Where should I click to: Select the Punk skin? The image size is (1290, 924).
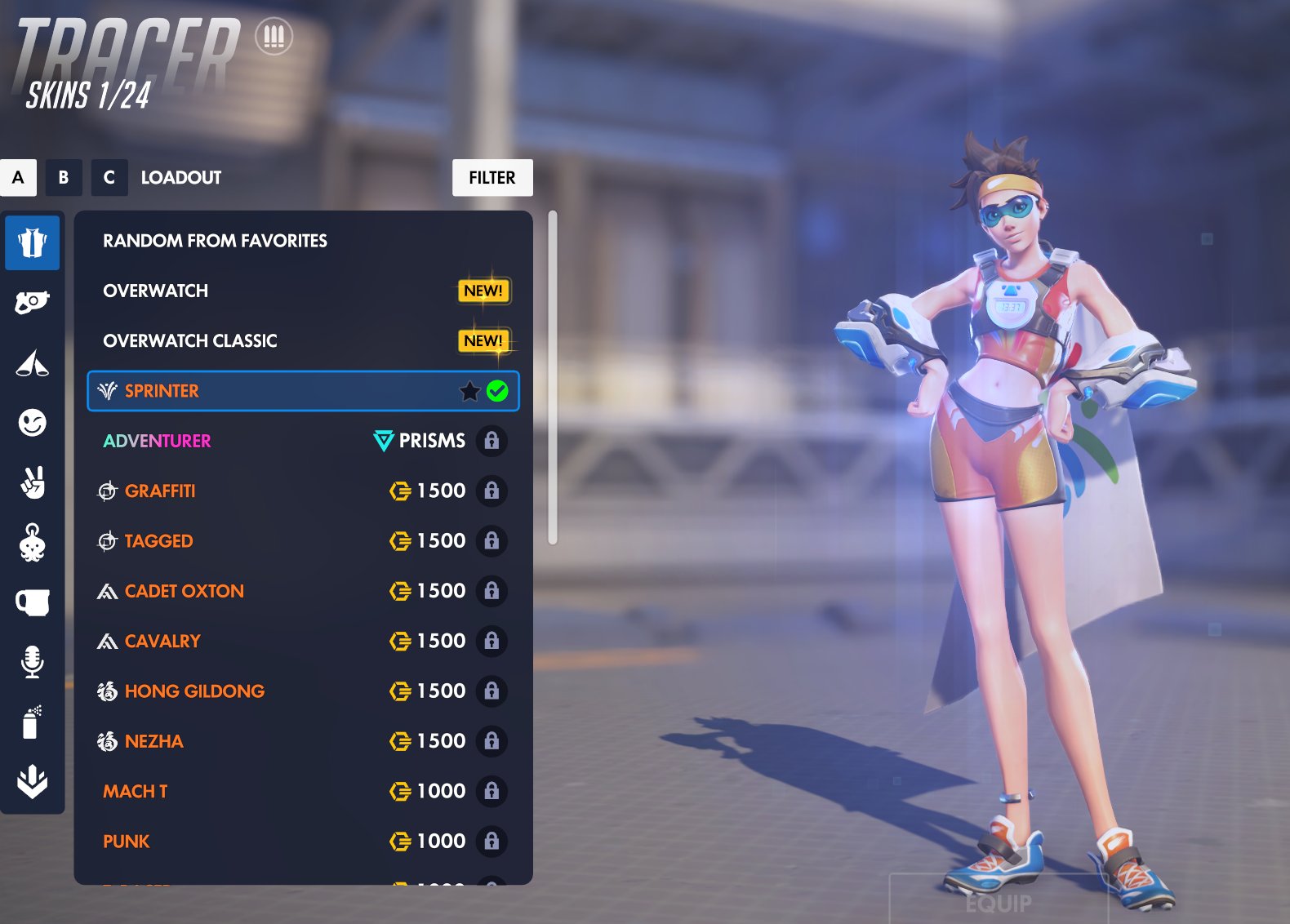coord(127,842)
